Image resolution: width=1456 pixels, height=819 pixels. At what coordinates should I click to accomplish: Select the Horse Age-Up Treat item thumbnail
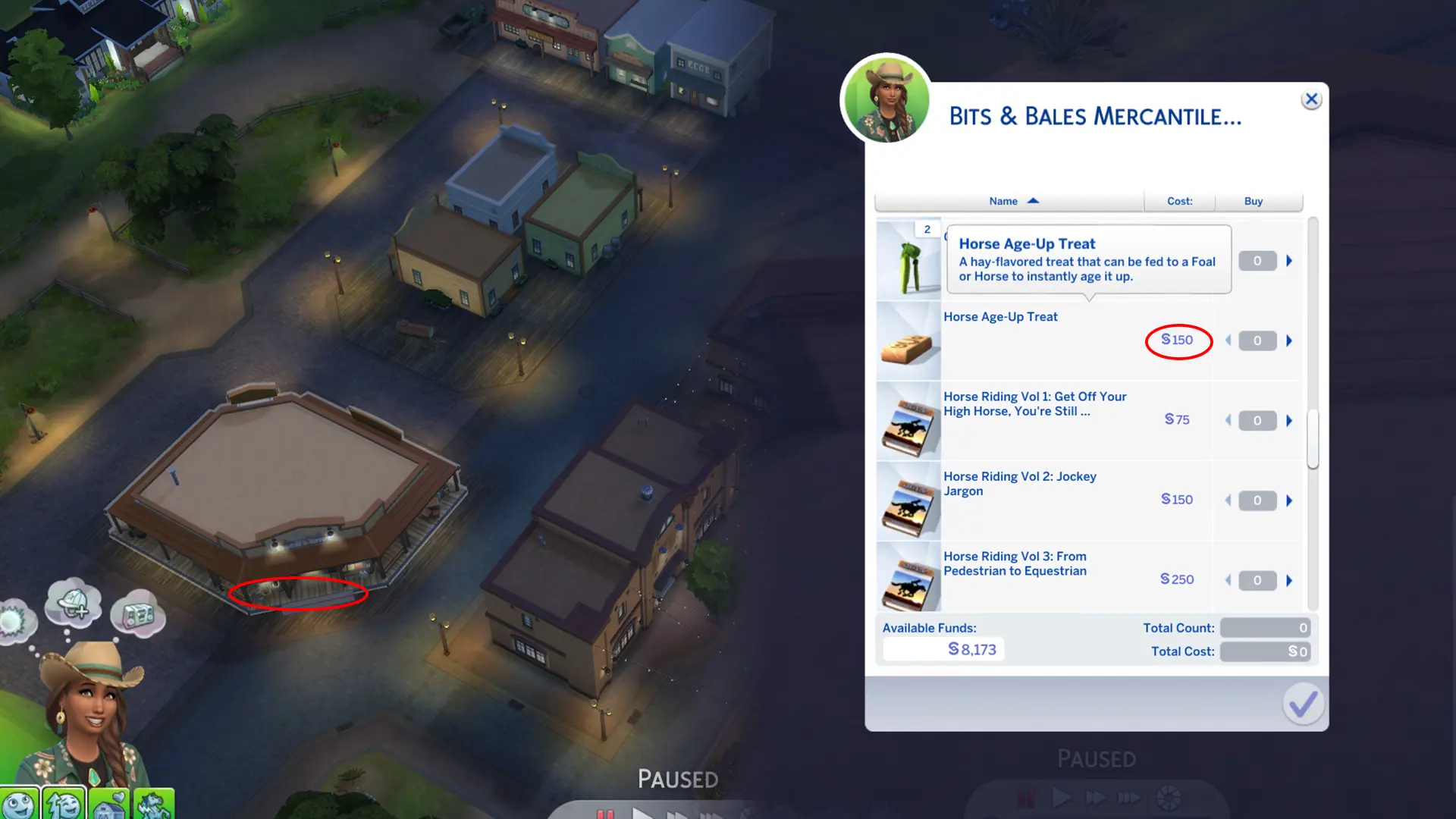908,344
